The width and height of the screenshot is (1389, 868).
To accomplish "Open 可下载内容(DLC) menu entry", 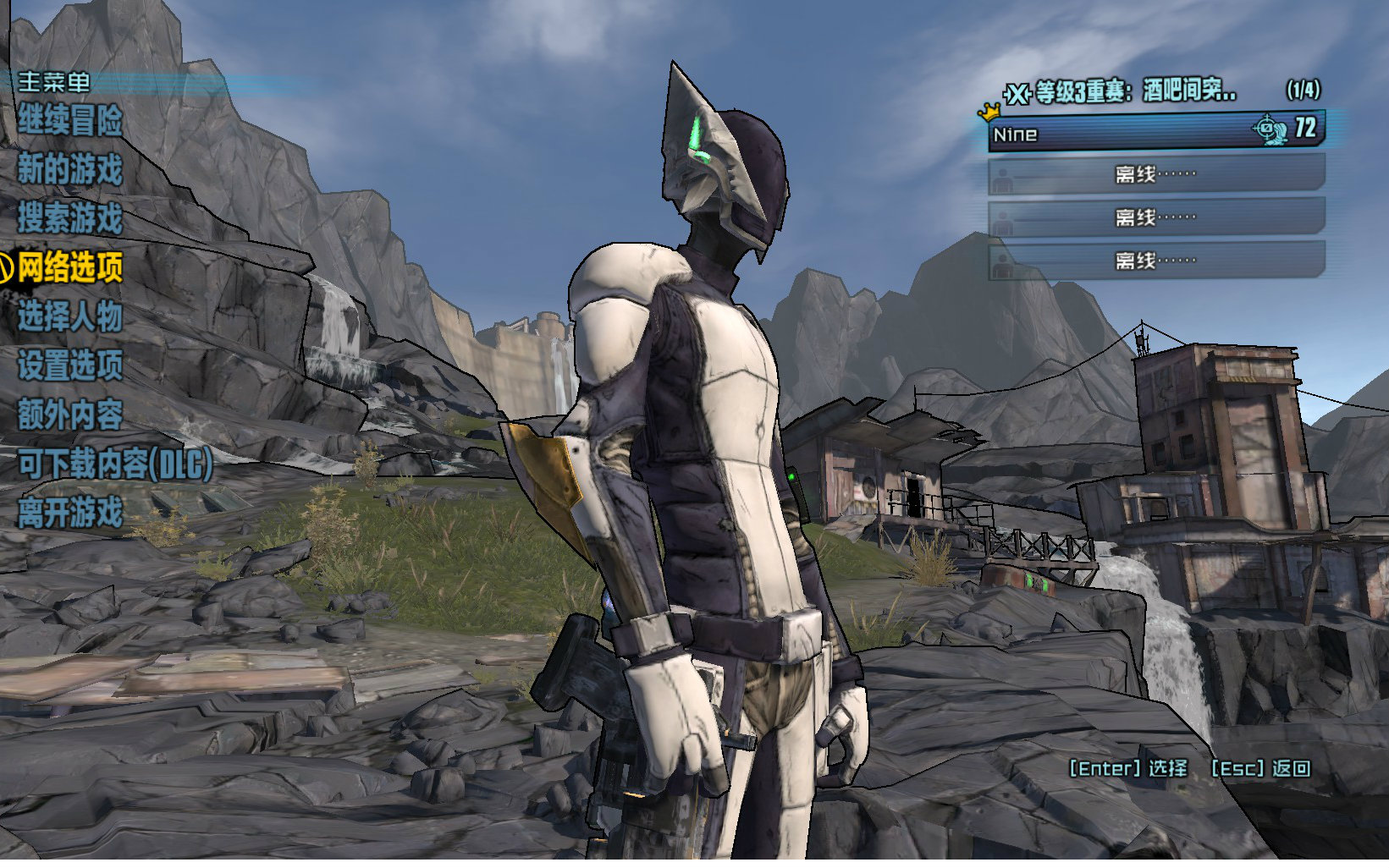I will click(115, 464).
